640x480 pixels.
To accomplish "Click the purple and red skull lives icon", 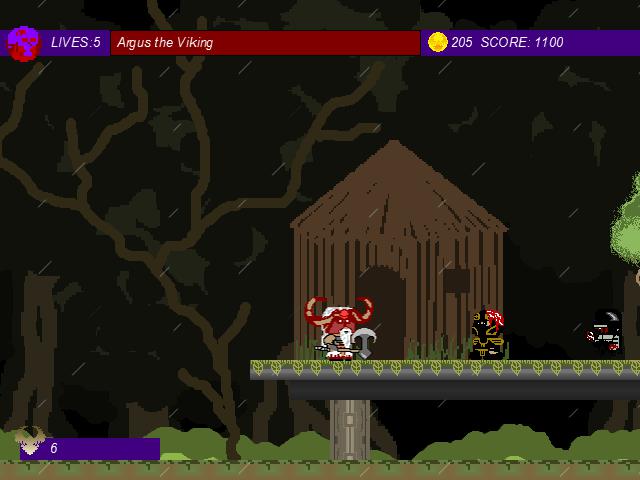I will pos(23,43).
